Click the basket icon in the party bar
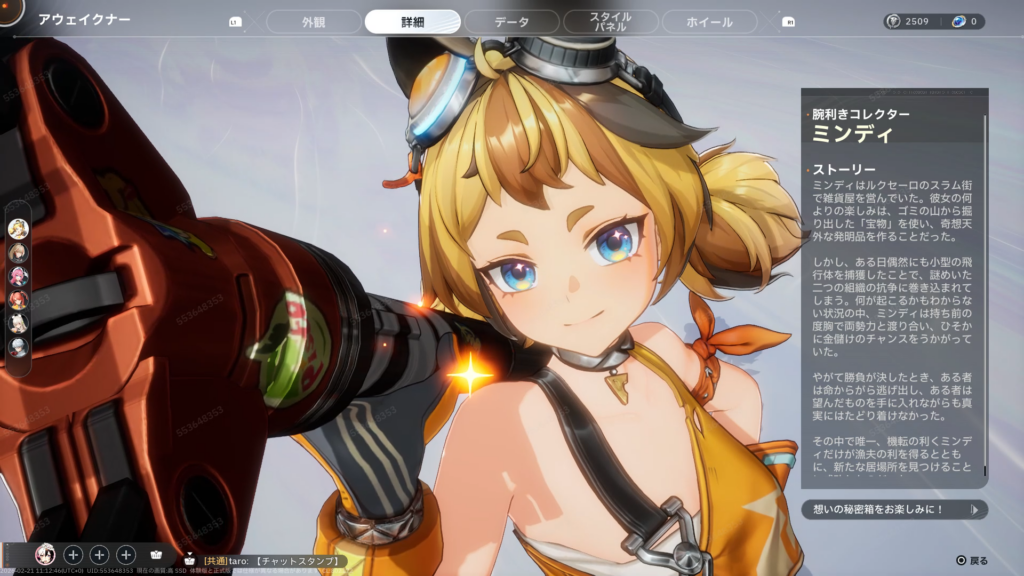This screenshot has height=576, width=1024. 156,554
